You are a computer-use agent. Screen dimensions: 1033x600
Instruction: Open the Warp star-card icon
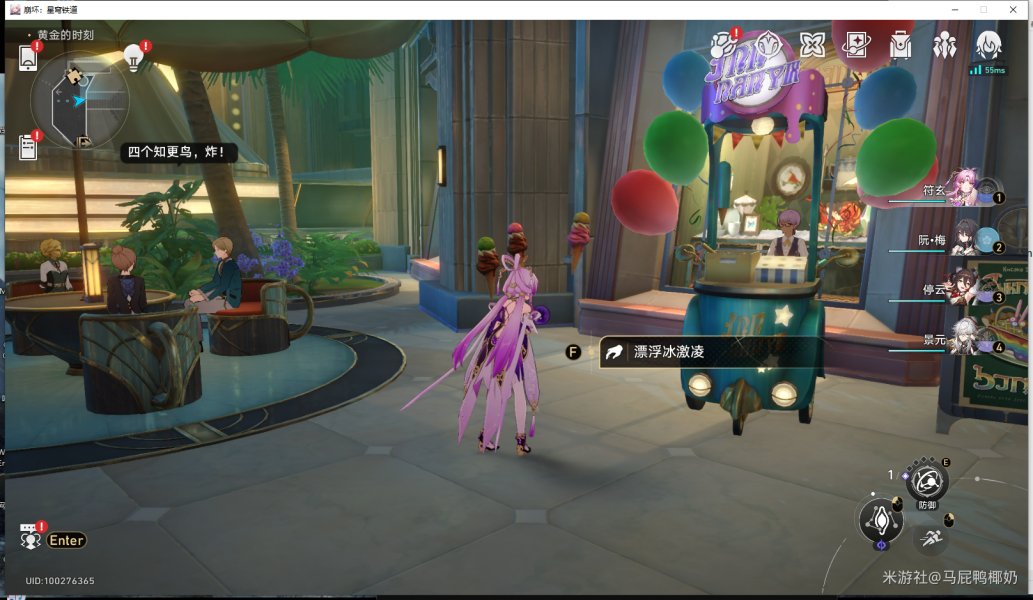pyautogui.click(x=856, y=45)
